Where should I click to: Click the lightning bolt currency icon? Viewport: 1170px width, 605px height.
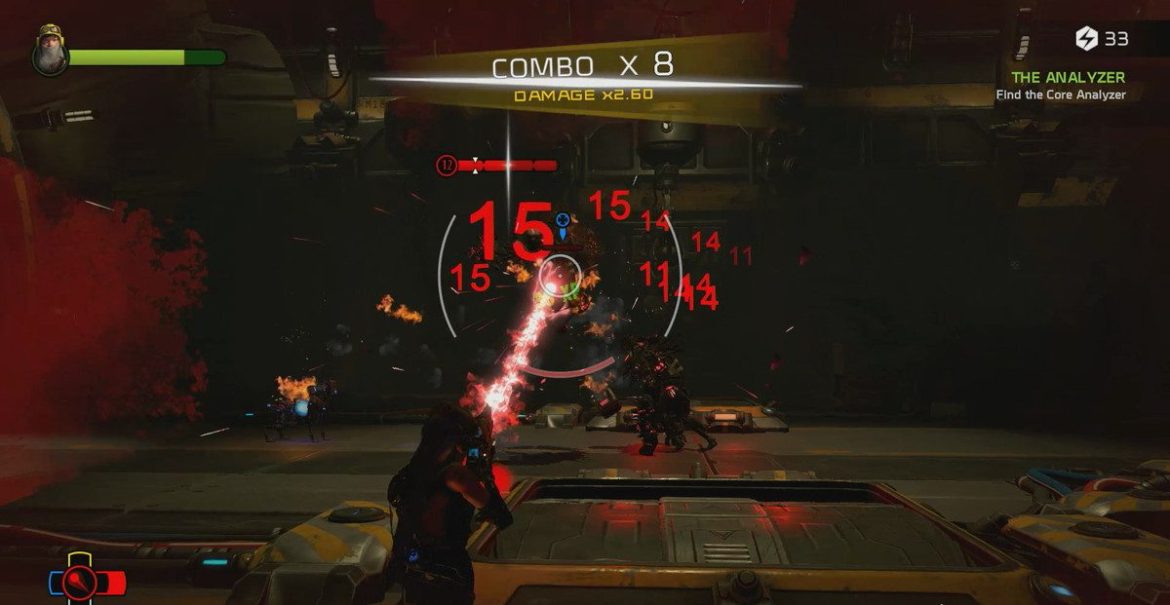(x=1086, y=39)
